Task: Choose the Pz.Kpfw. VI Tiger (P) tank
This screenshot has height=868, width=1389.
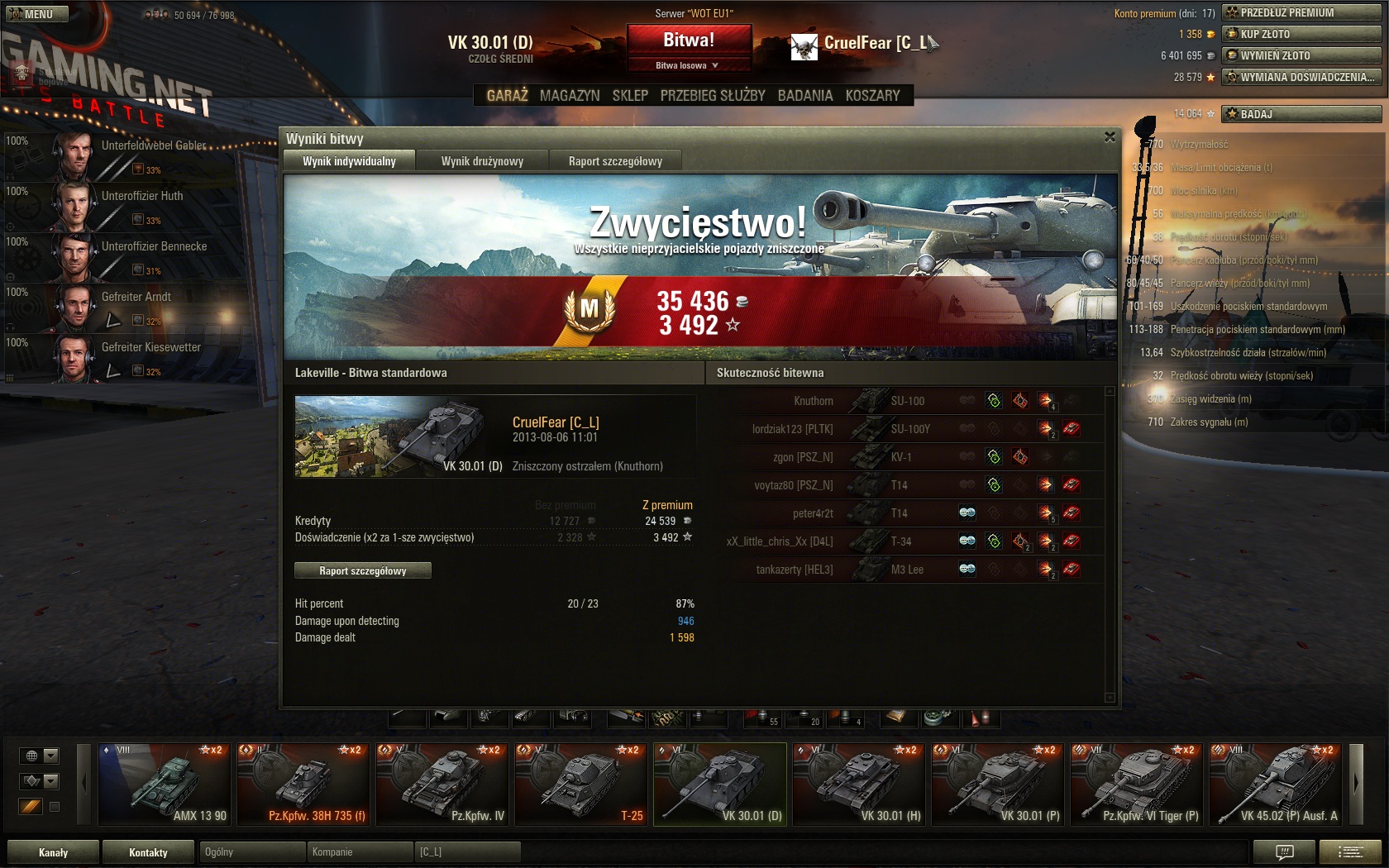Action: point(1137,784)
